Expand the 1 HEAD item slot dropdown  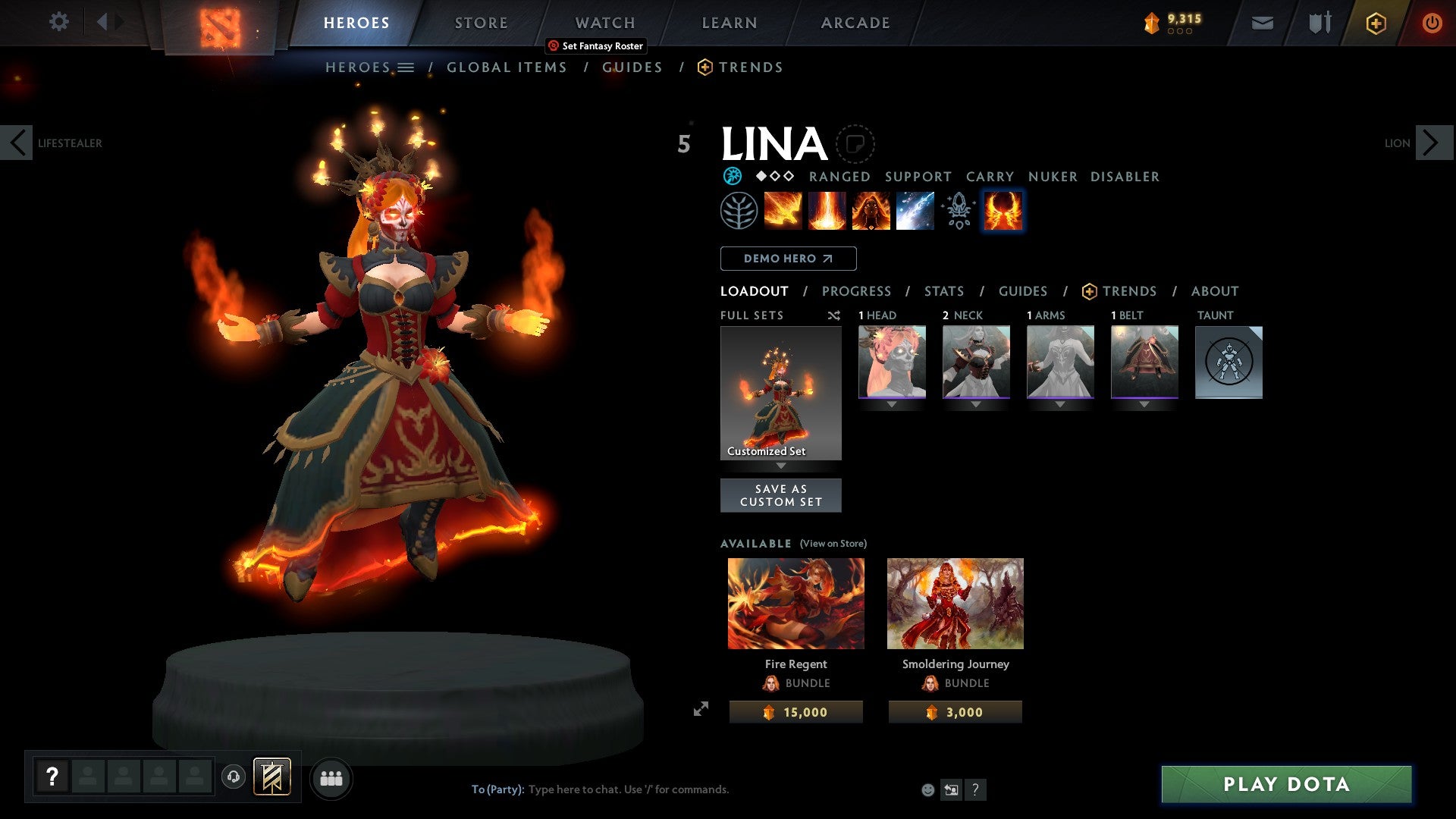891,404
